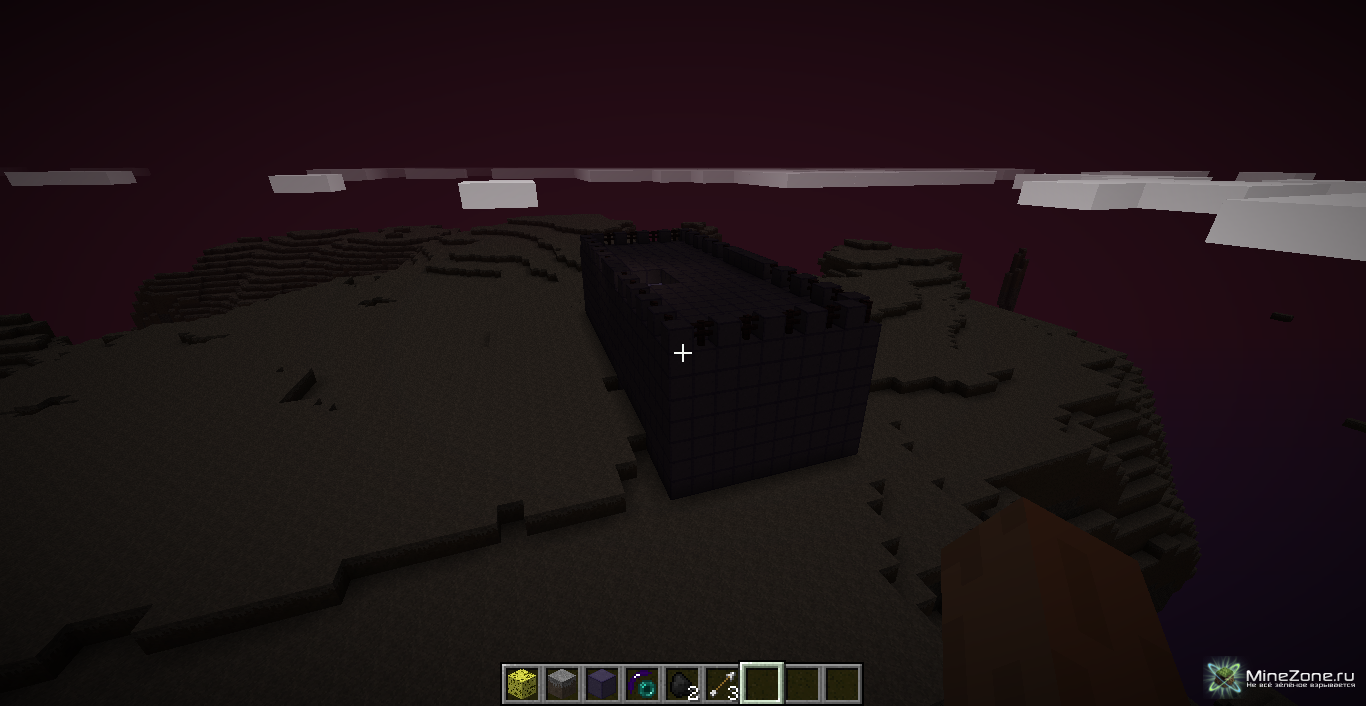Select the teal orb with purple bow
This screenshot has width=1366, height=706.
[x=641, y=684]
